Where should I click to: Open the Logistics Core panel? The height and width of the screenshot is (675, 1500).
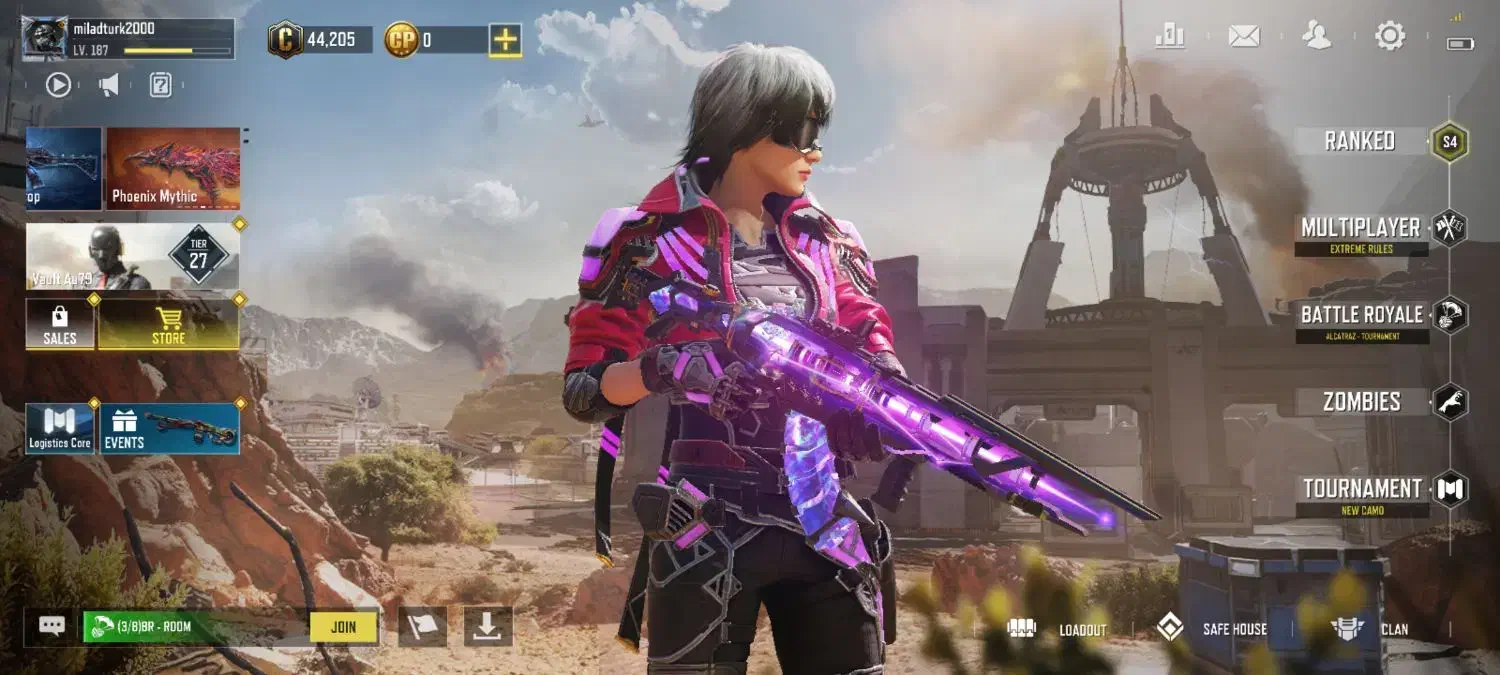[60, 428]
